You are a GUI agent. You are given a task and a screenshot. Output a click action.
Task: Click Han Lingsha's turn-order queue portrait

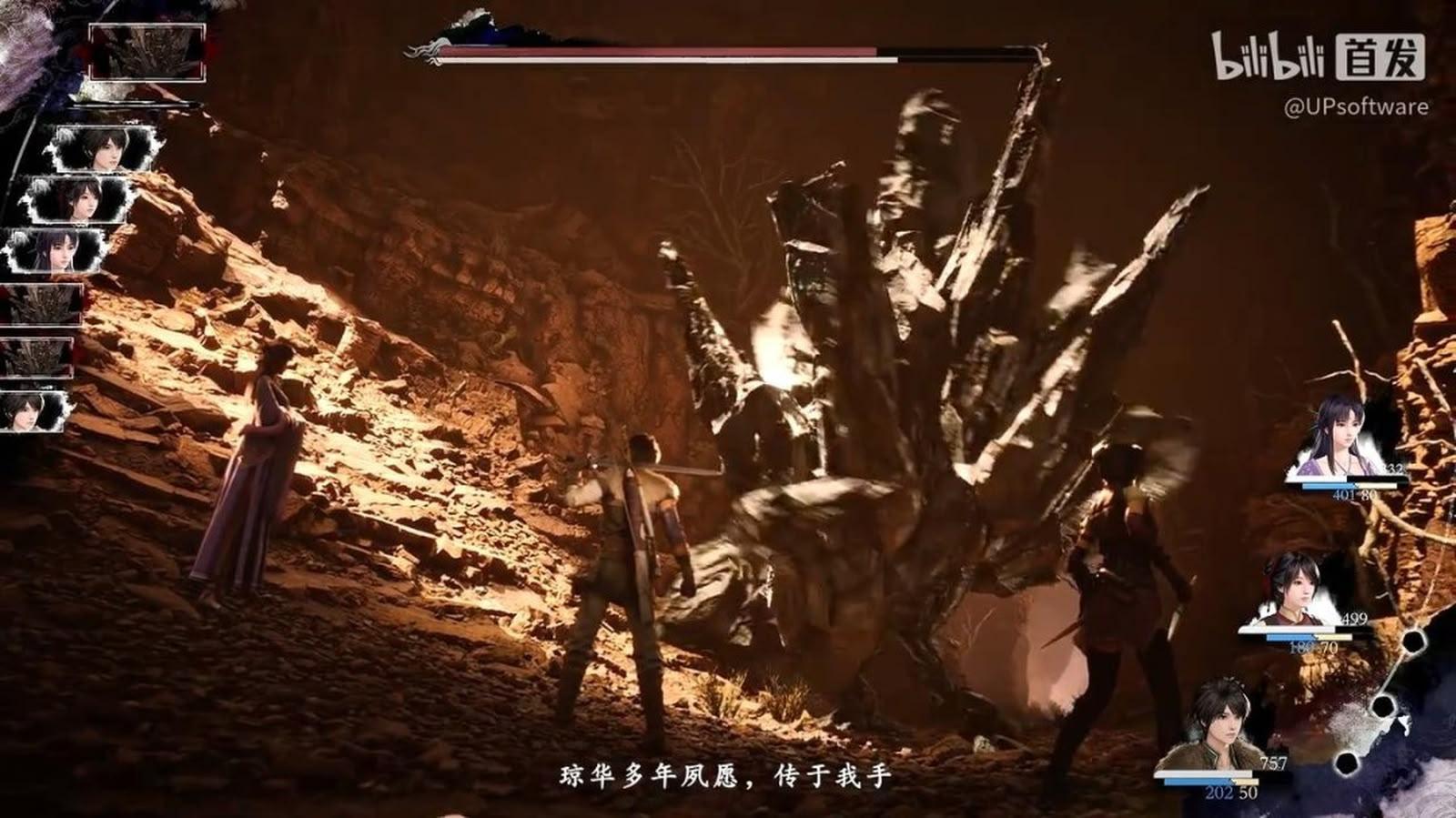click(x=76, y=199)
